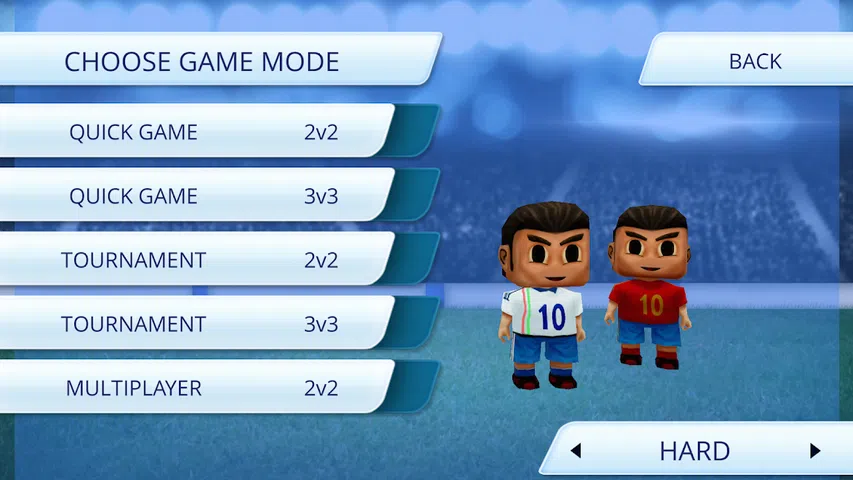Start a Tournament 2v2
Screen dimensions: 853x480
point(200,260)
